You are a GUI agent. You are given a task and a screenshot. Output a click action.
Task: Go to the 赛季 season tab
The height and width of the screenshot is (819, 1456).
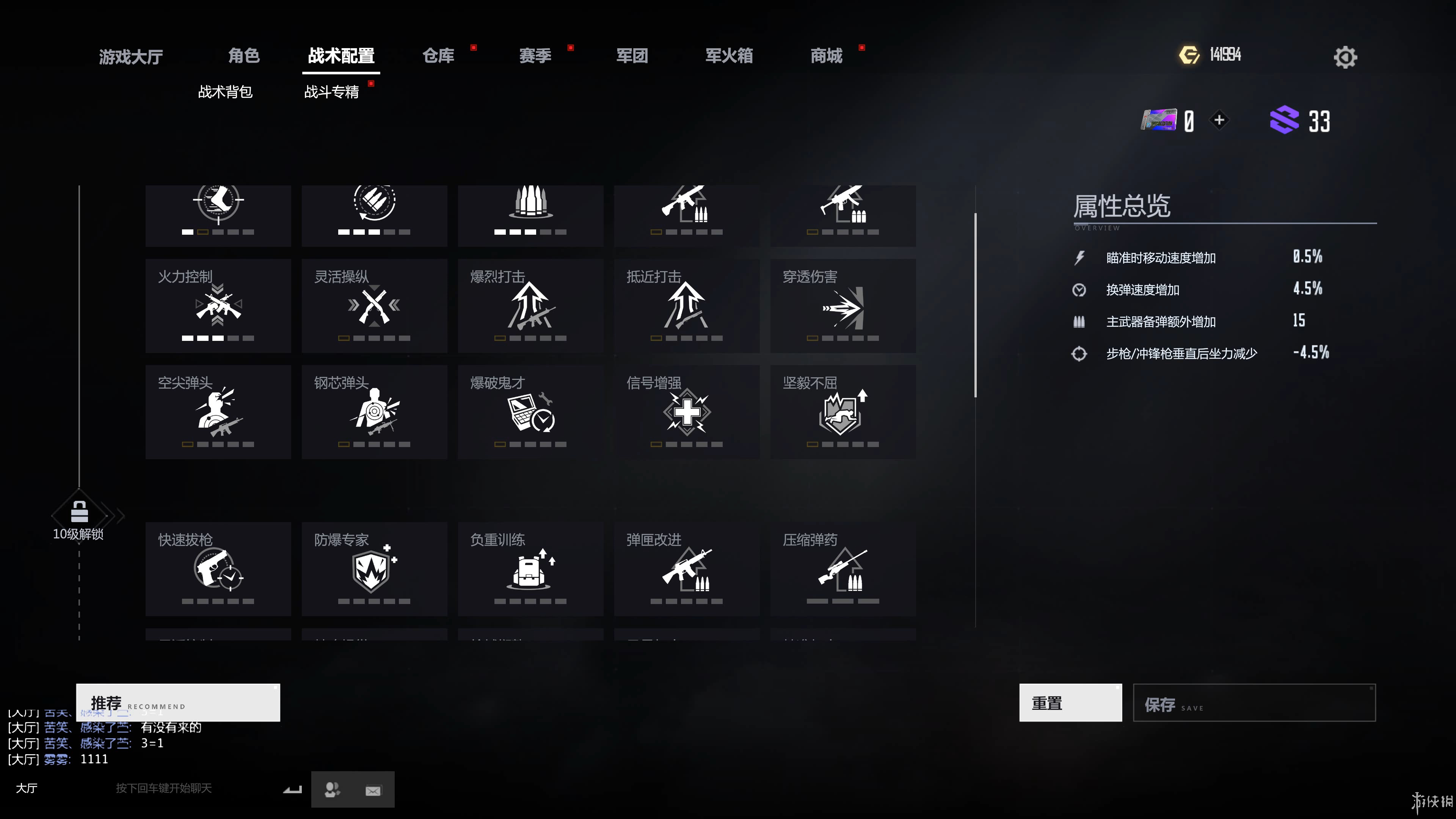pyautogui.click(x=535, y=55)
